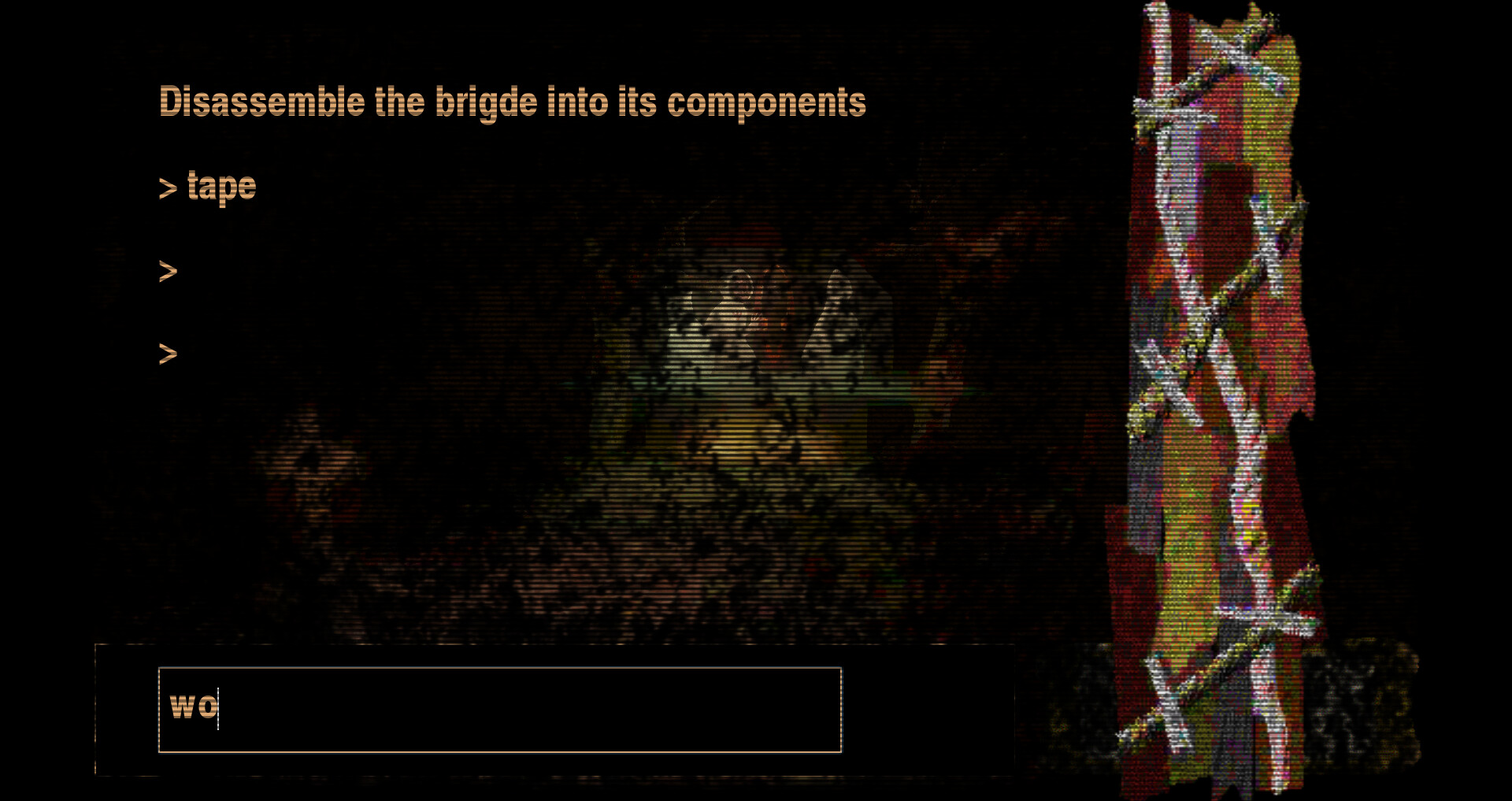This screenshot has height=801, width=1512.
Task: Click the '>' marker before the word tape
Action: click(x=168, y=187)
